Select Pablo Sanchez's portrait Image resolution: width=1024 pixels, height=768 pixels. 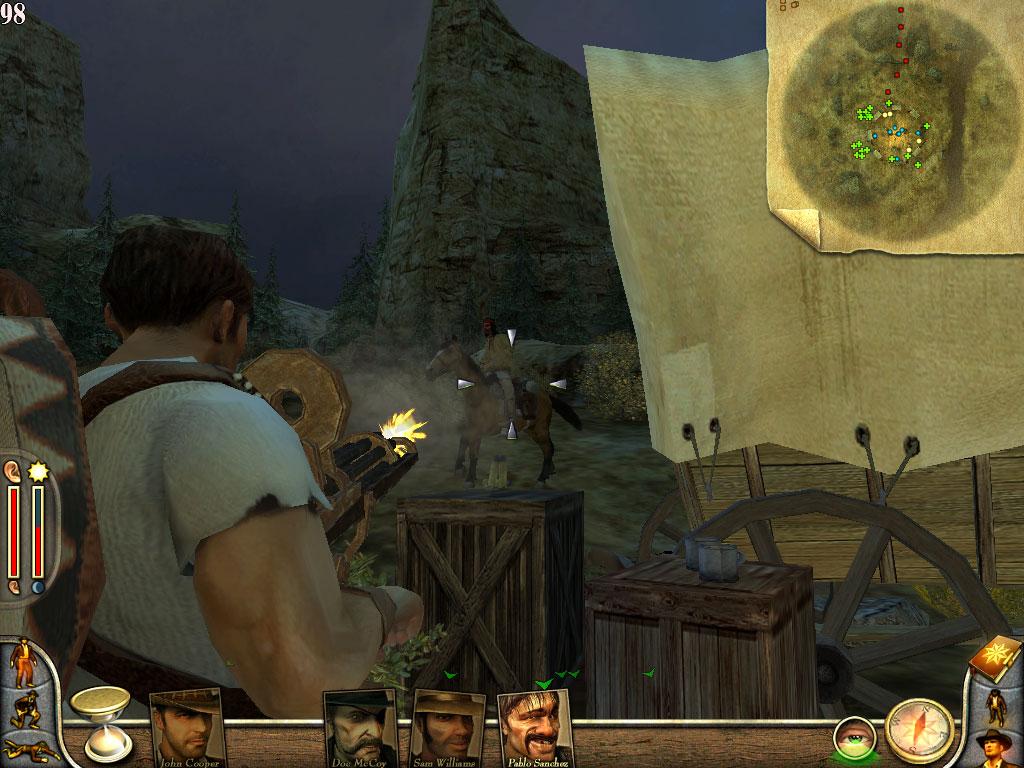(x=535, y=726)
